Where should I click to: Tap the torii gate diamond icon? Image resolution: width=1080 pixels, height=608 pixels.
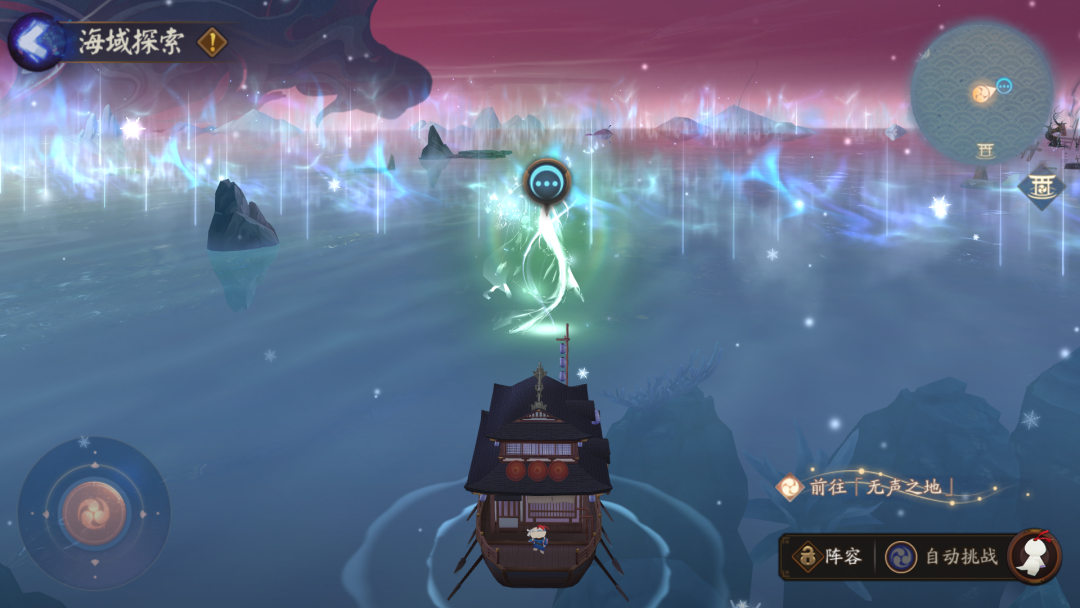[x=1040, y=187]
